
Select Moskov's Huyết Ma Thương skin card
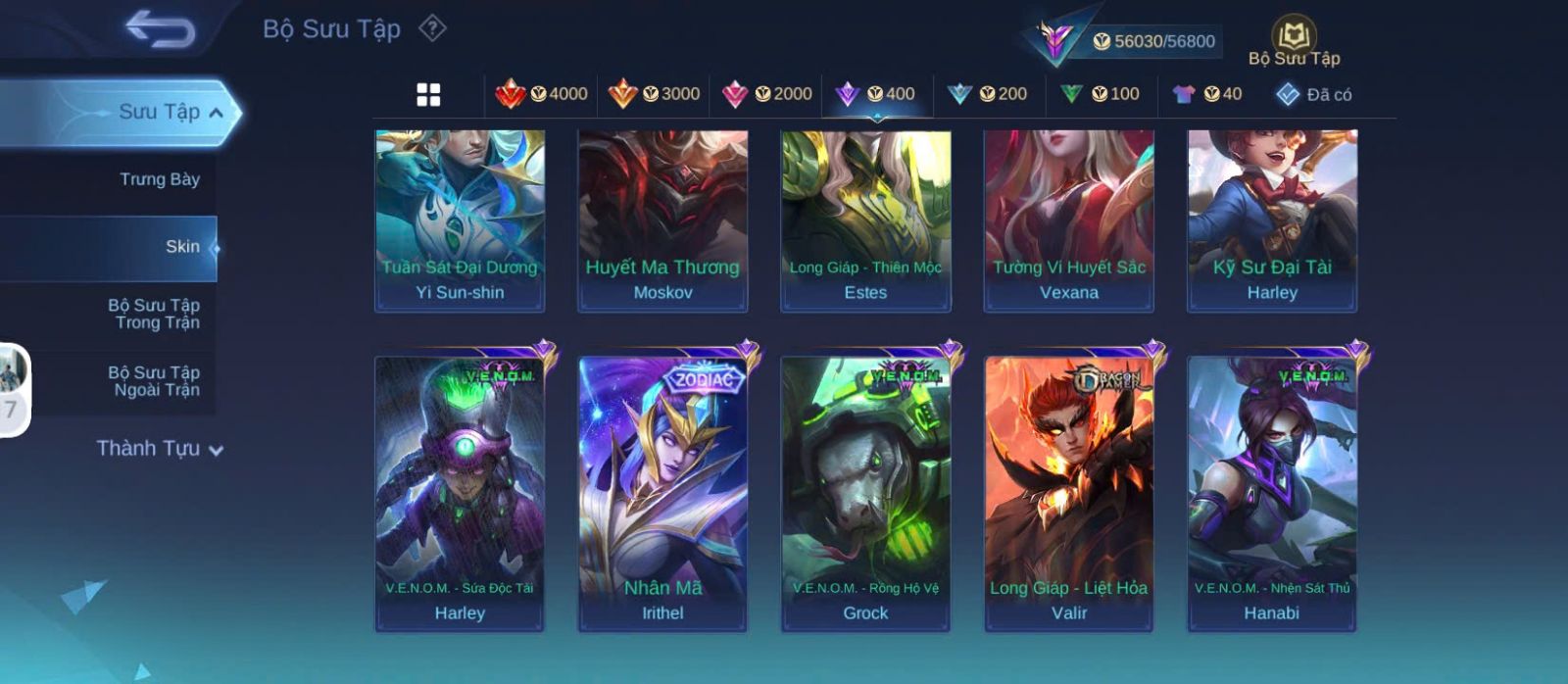point(662,220)
